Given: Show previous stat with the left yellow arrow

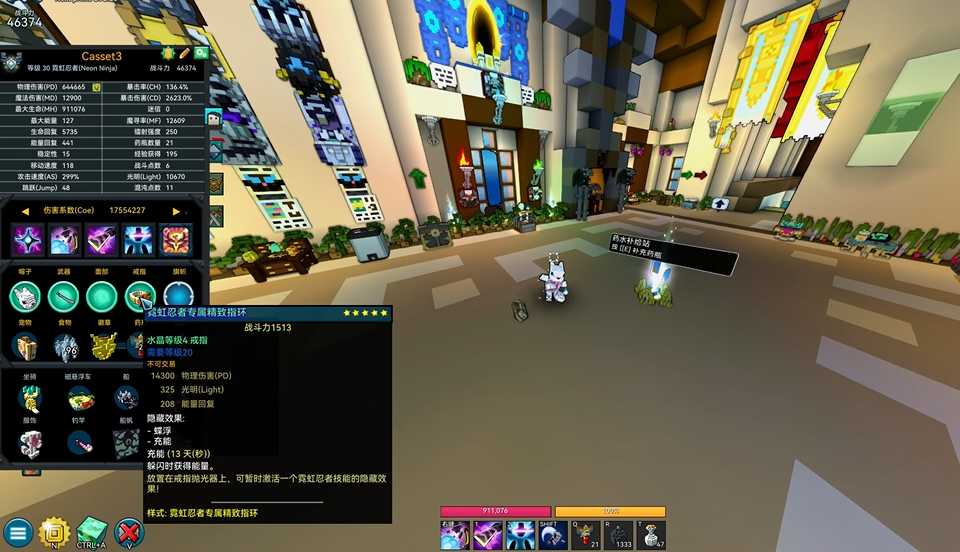Looking at the screenshot, I should coord(26,211).
